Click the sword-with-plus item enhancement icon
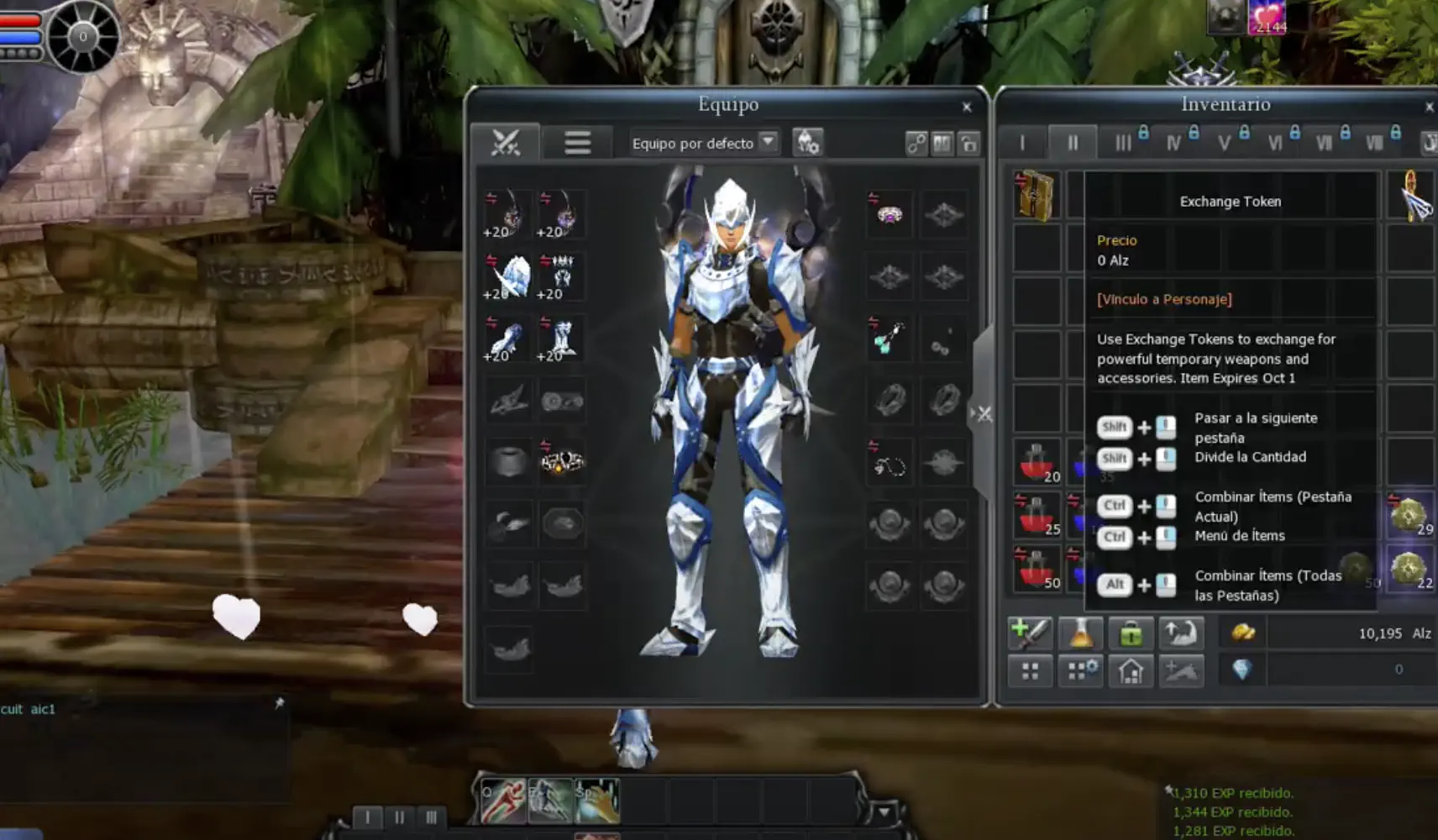 coord(1030,632)
